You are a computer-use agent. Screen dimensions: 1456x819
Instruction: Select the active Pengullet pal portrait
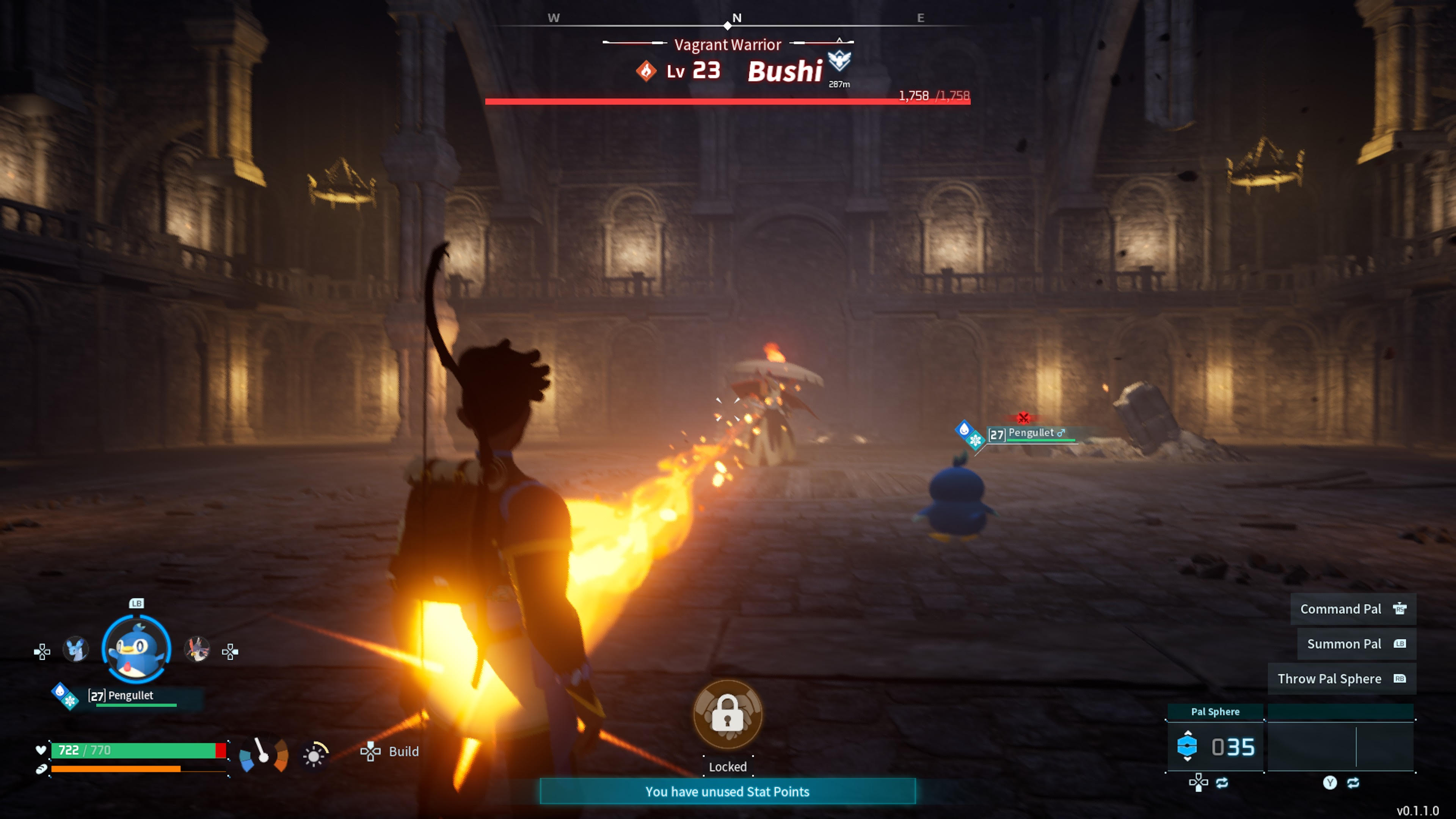pyautogui.click(x=136, y=650)
